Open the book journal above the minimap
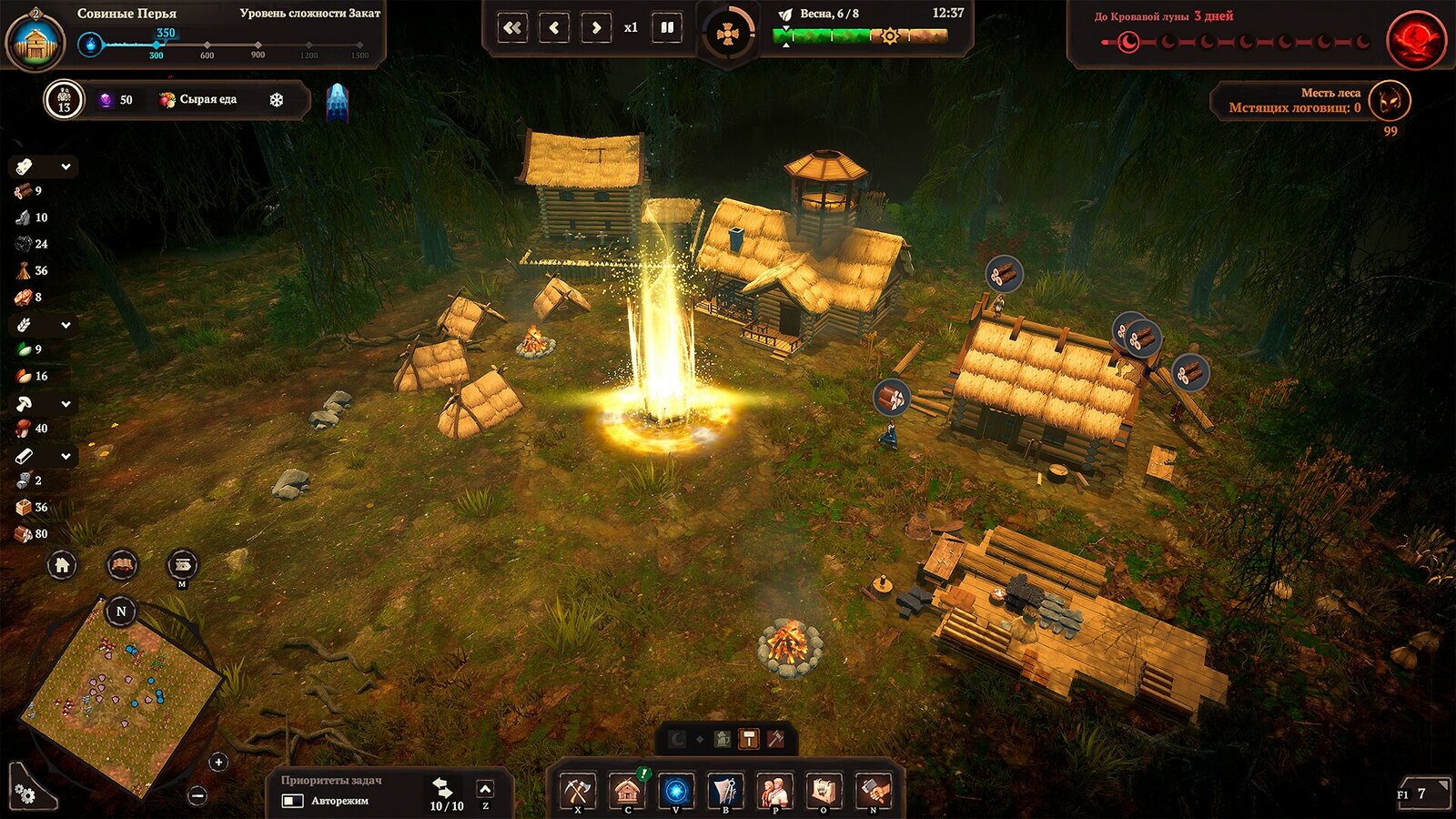This screenshot has height=819, width=1456. tap(122, 565)
